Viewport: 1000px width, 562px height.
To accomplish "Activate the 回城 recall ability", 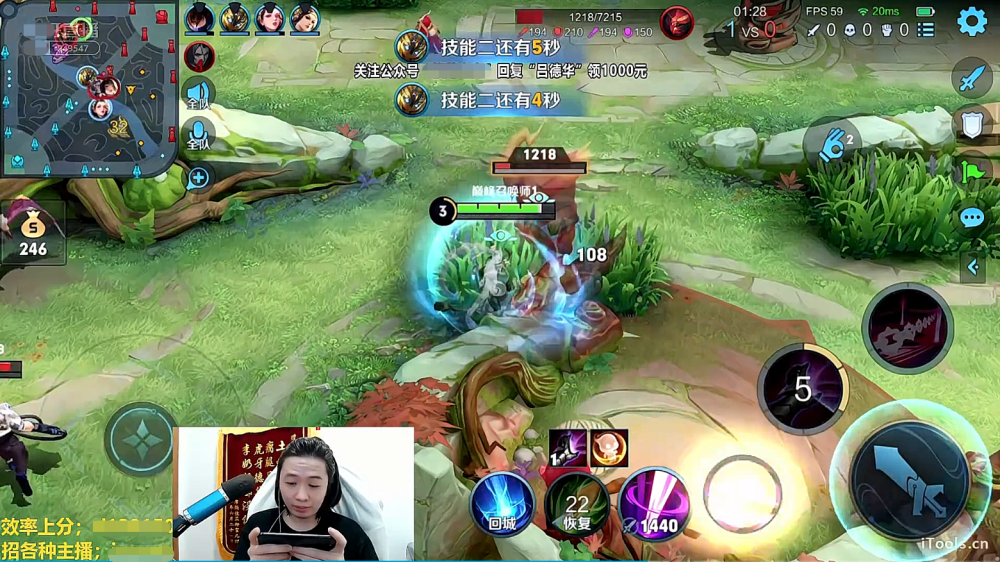I will (501, 503).
